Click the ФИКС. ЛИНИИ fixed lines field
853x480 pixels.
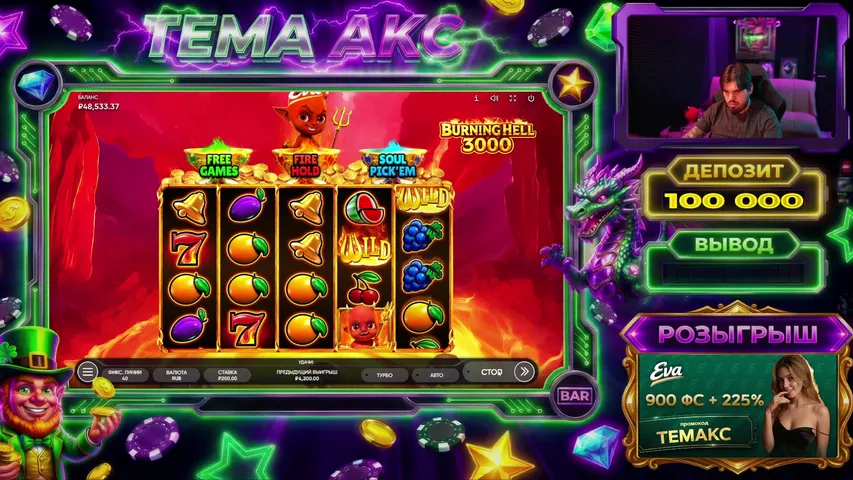click(x=125, y=374)
